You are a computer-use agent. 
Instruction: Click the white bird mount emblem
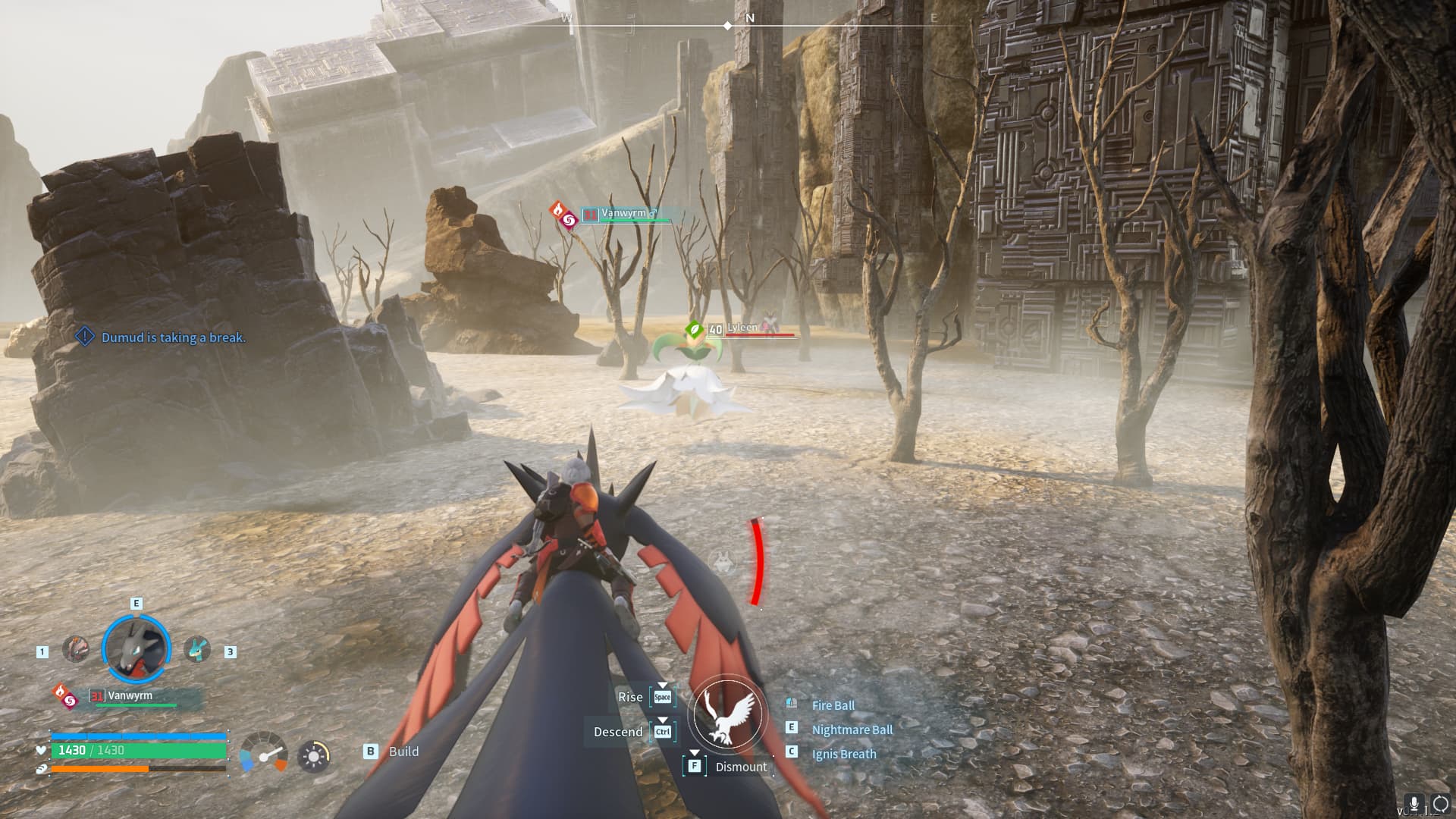pyautogui.click(x=728, y=714)
